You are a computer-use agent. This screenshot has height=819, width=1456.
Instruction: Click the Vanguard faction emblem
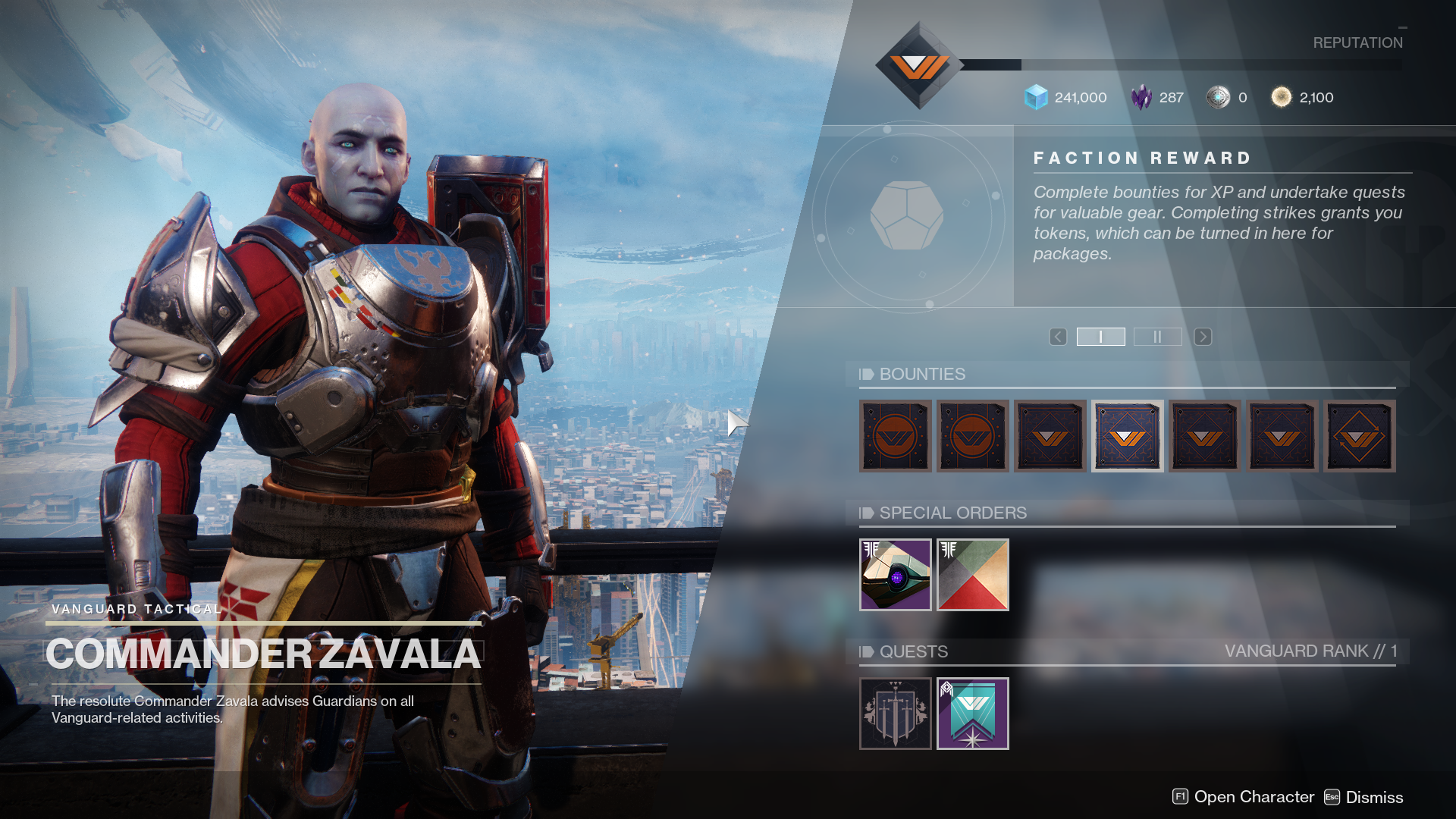(918, 66)
